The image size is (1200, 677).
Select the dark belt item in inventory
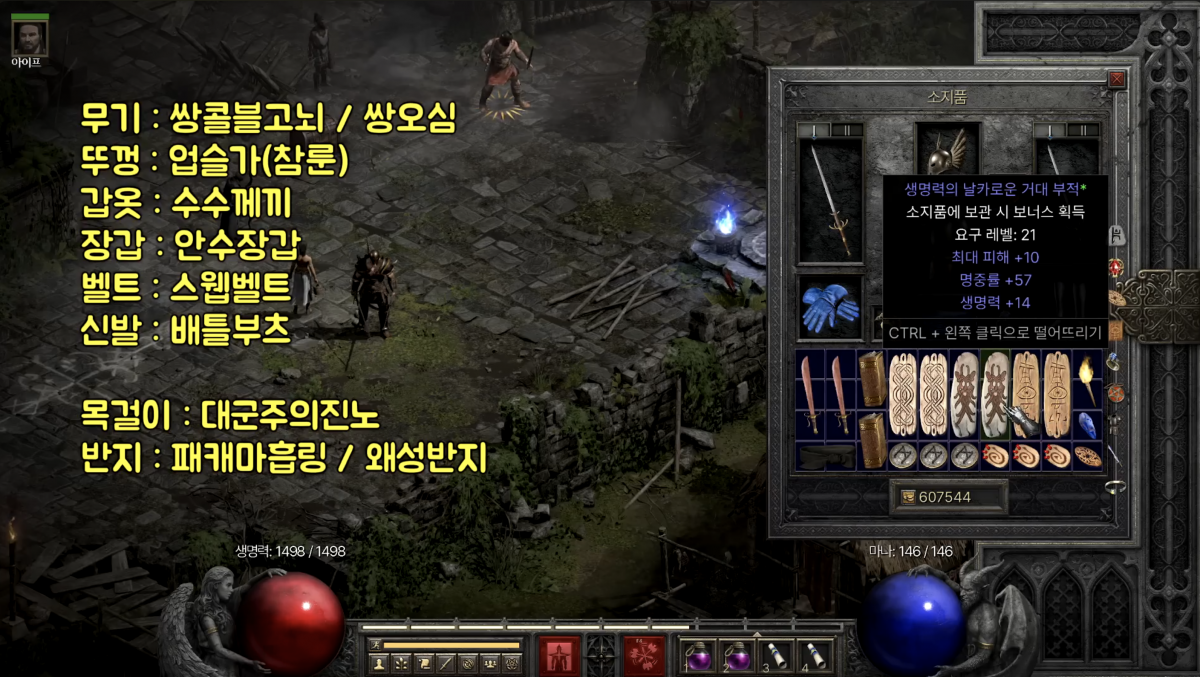[x=826, y=456]
